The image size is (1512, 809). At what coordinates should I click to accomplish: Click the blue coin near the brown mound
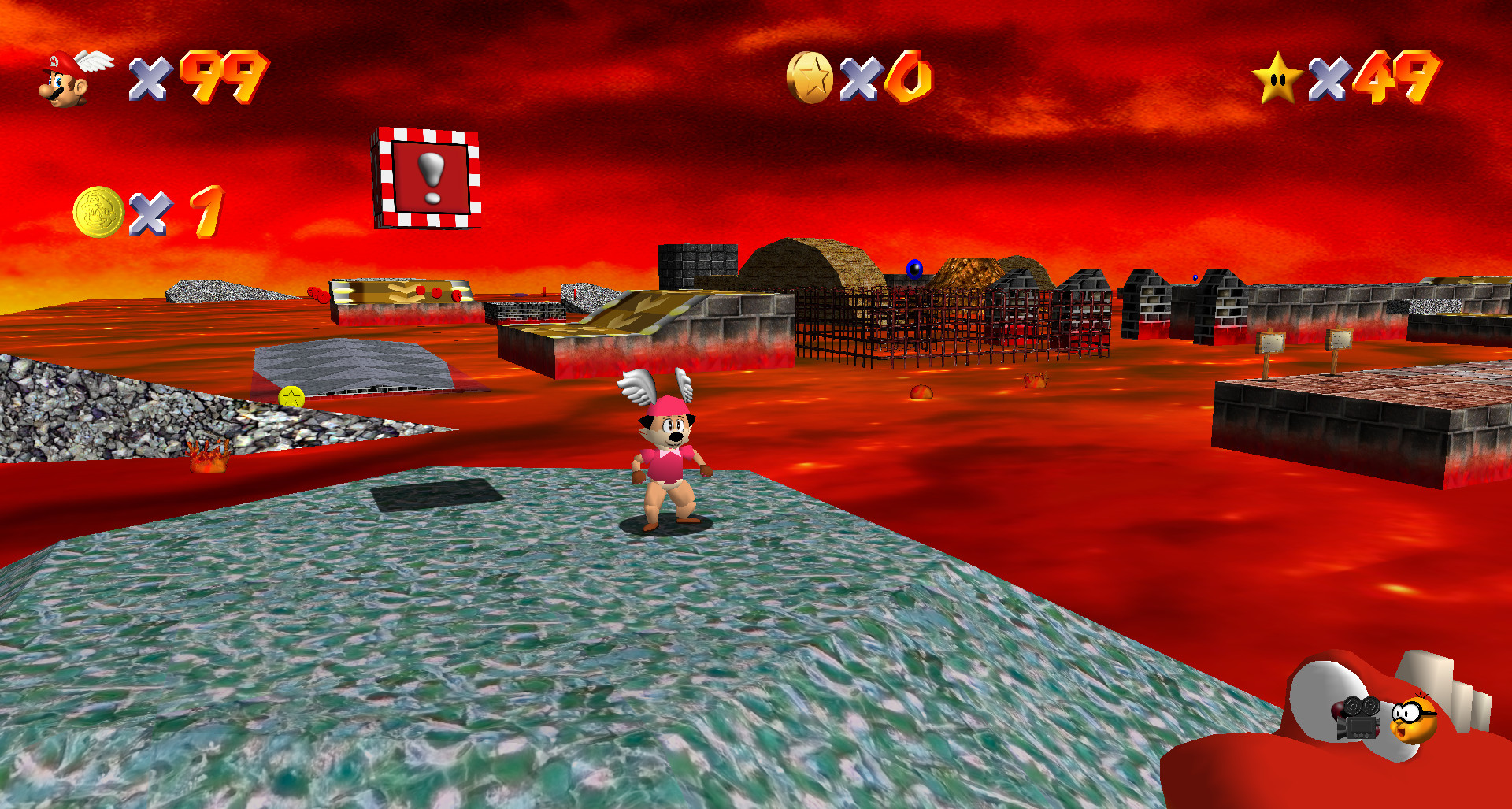tap(913, 268)
